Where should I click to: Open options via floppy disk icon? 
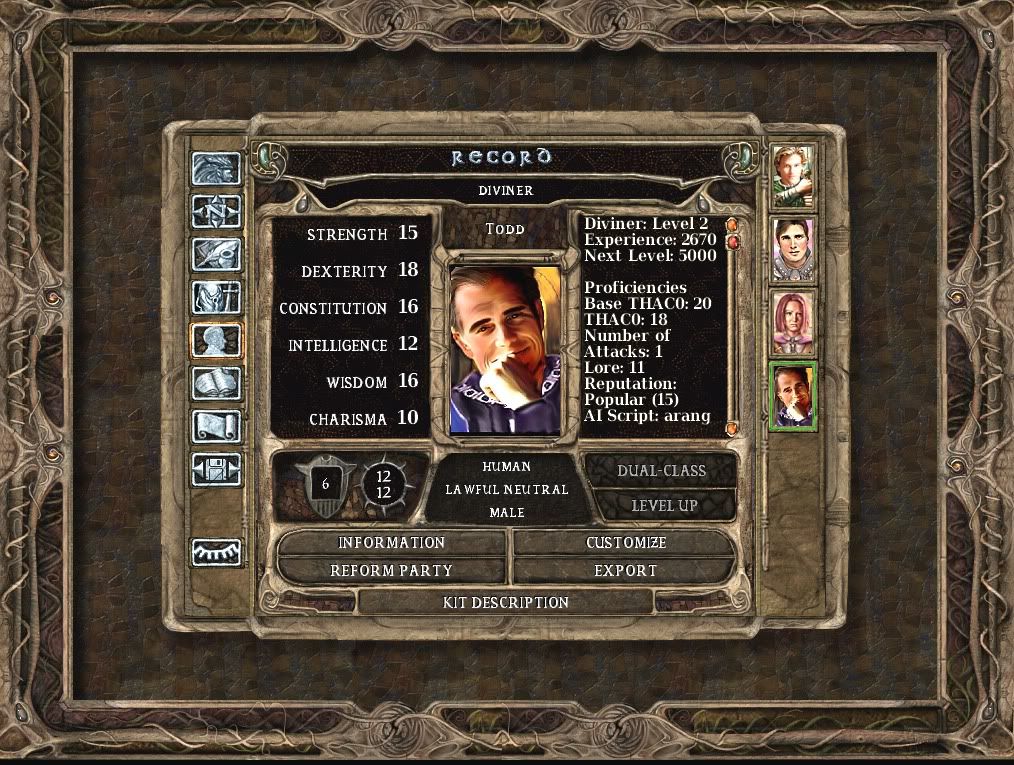point(216,469)
